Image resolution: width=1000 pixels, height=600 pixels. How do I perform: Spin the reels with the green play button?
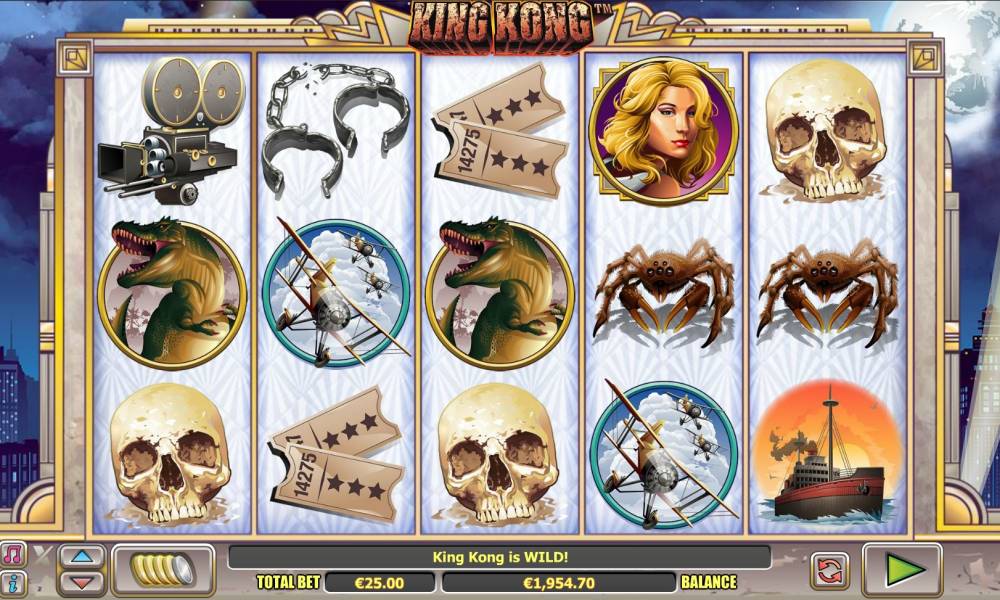902,569
